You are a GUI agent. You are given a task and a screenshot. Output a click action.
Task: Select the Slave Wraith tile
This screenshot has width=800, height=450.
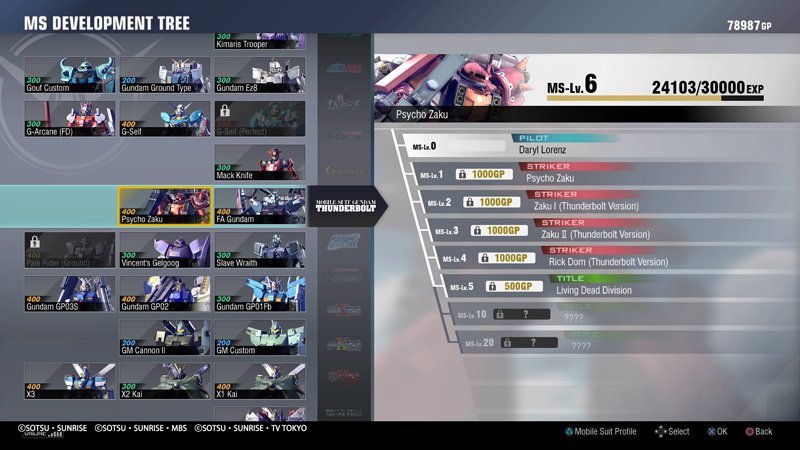260,250
